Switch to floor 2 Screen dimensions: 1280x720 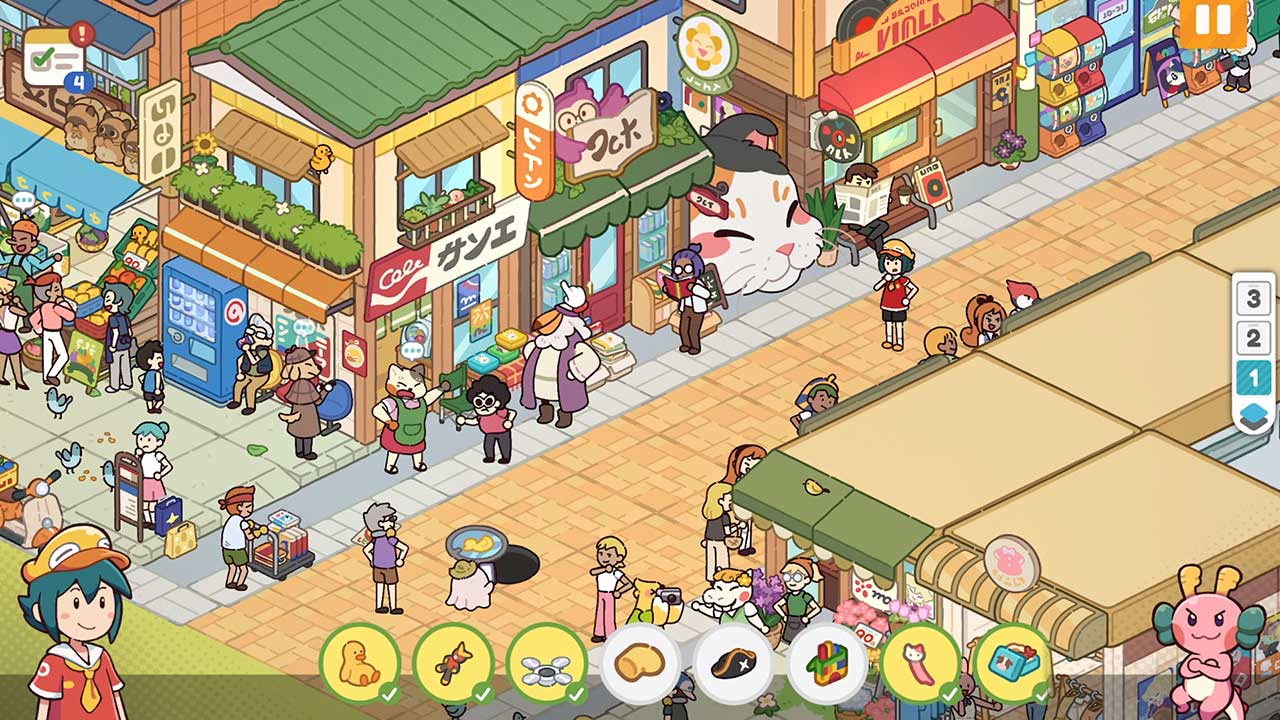point(1253,338)
